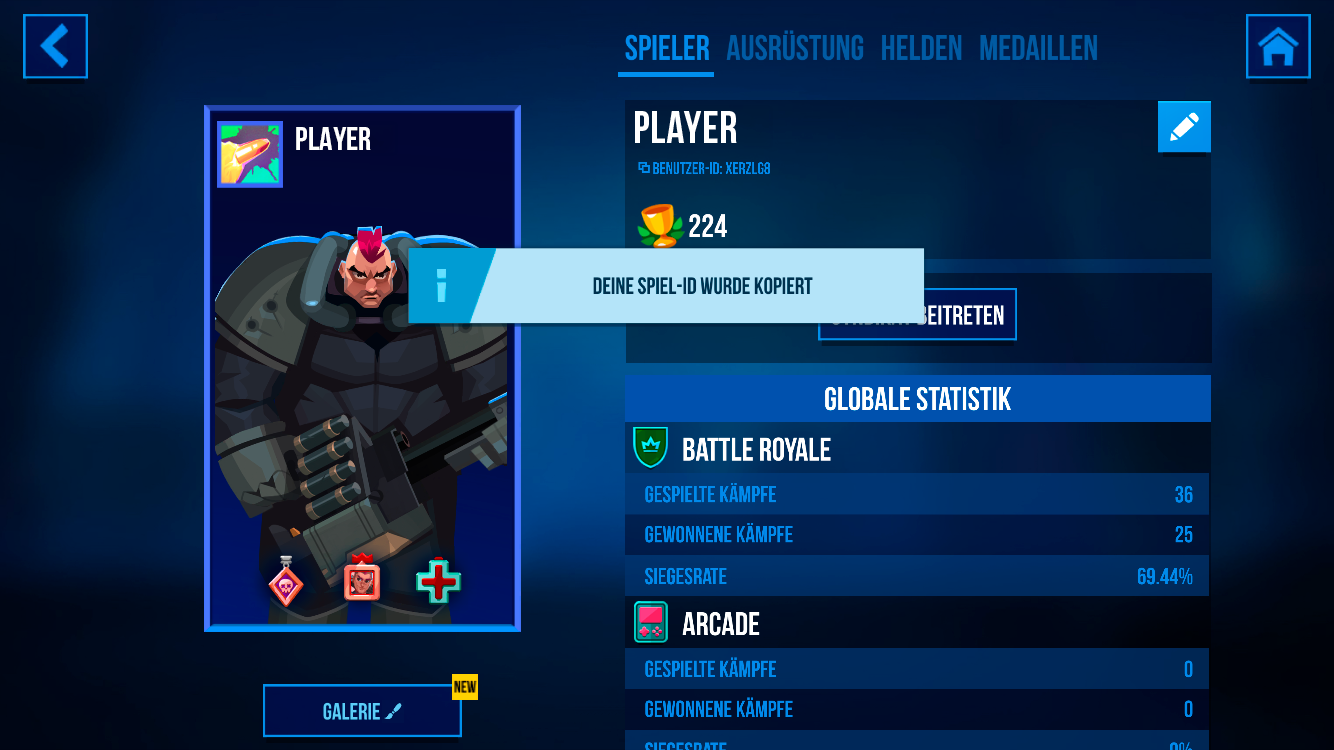
Task: Switch to the Spieler tab
Action: tap(666, 48)
